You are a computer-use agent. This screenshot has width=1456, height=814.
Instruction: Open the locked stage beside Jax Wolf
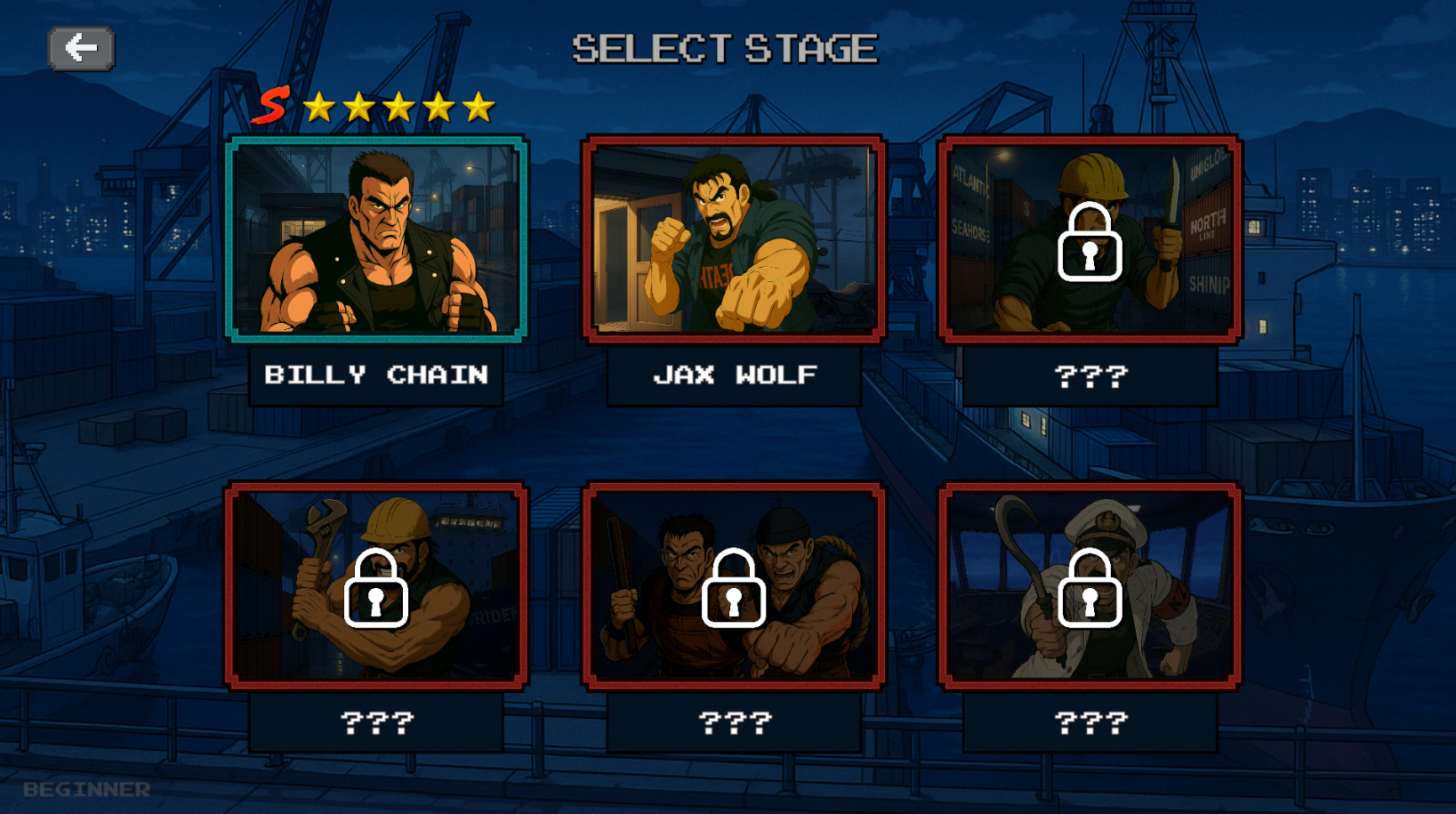1089,238
